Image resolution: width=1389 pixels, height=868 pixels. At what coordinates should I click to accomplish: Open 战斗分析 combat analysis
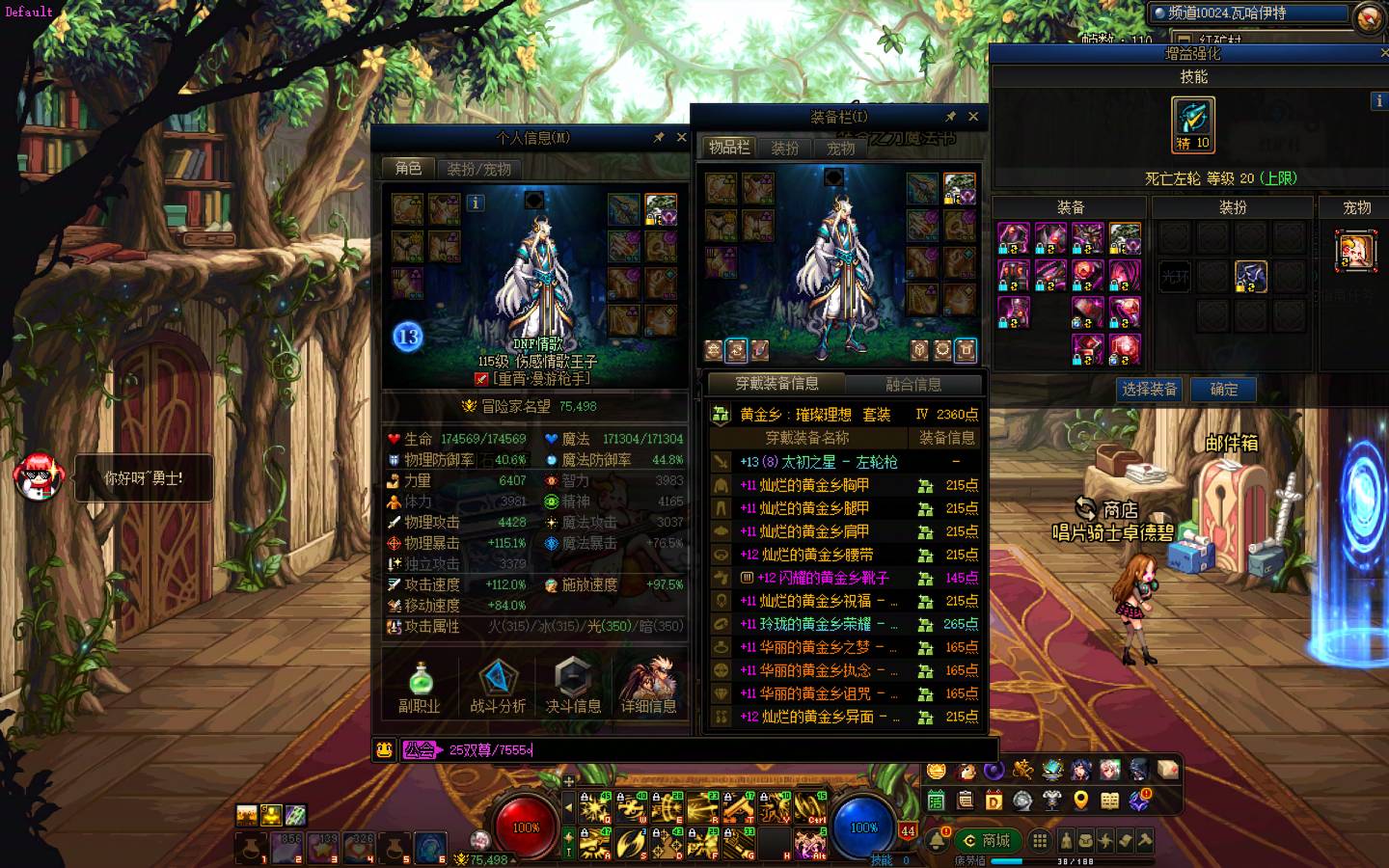498,687
